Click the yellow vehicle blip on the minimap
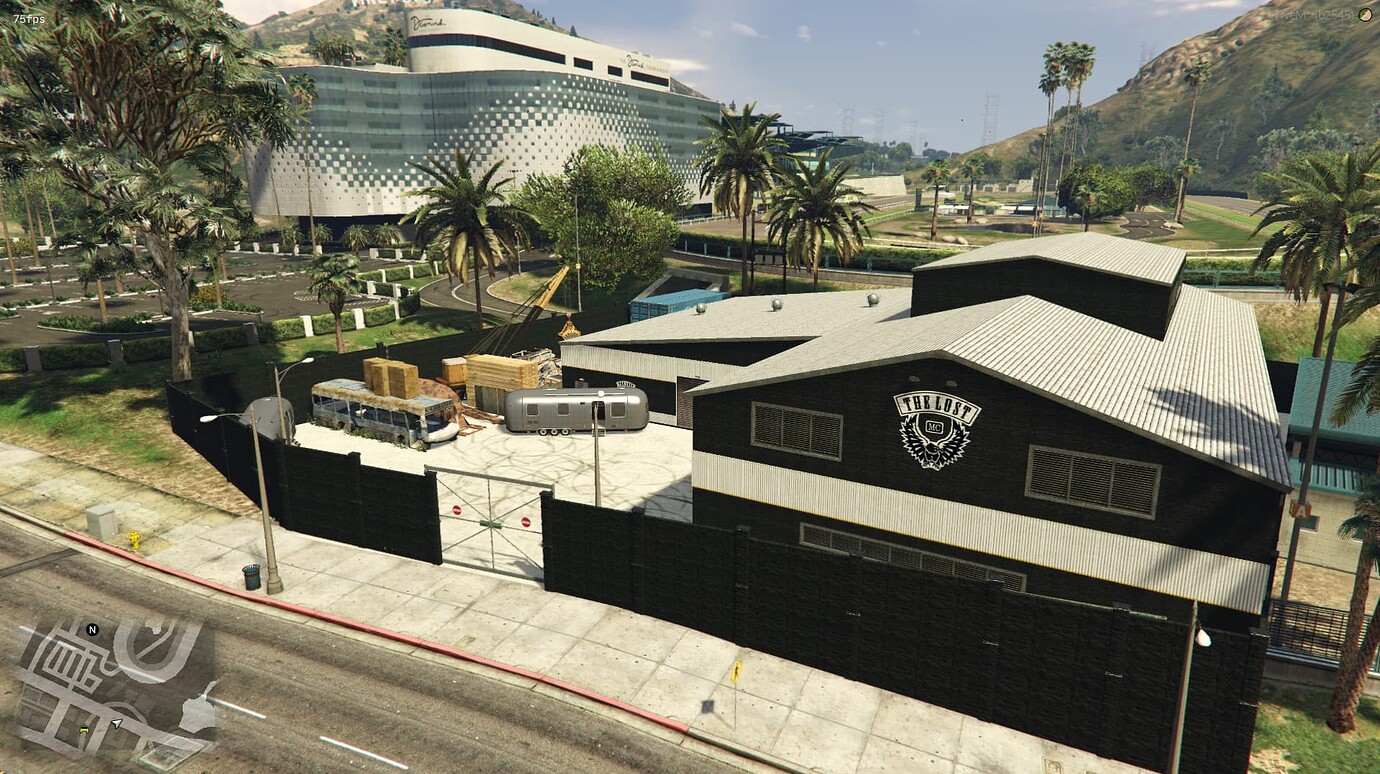The width and height of the screenshot is (1380, 774). 84,729
